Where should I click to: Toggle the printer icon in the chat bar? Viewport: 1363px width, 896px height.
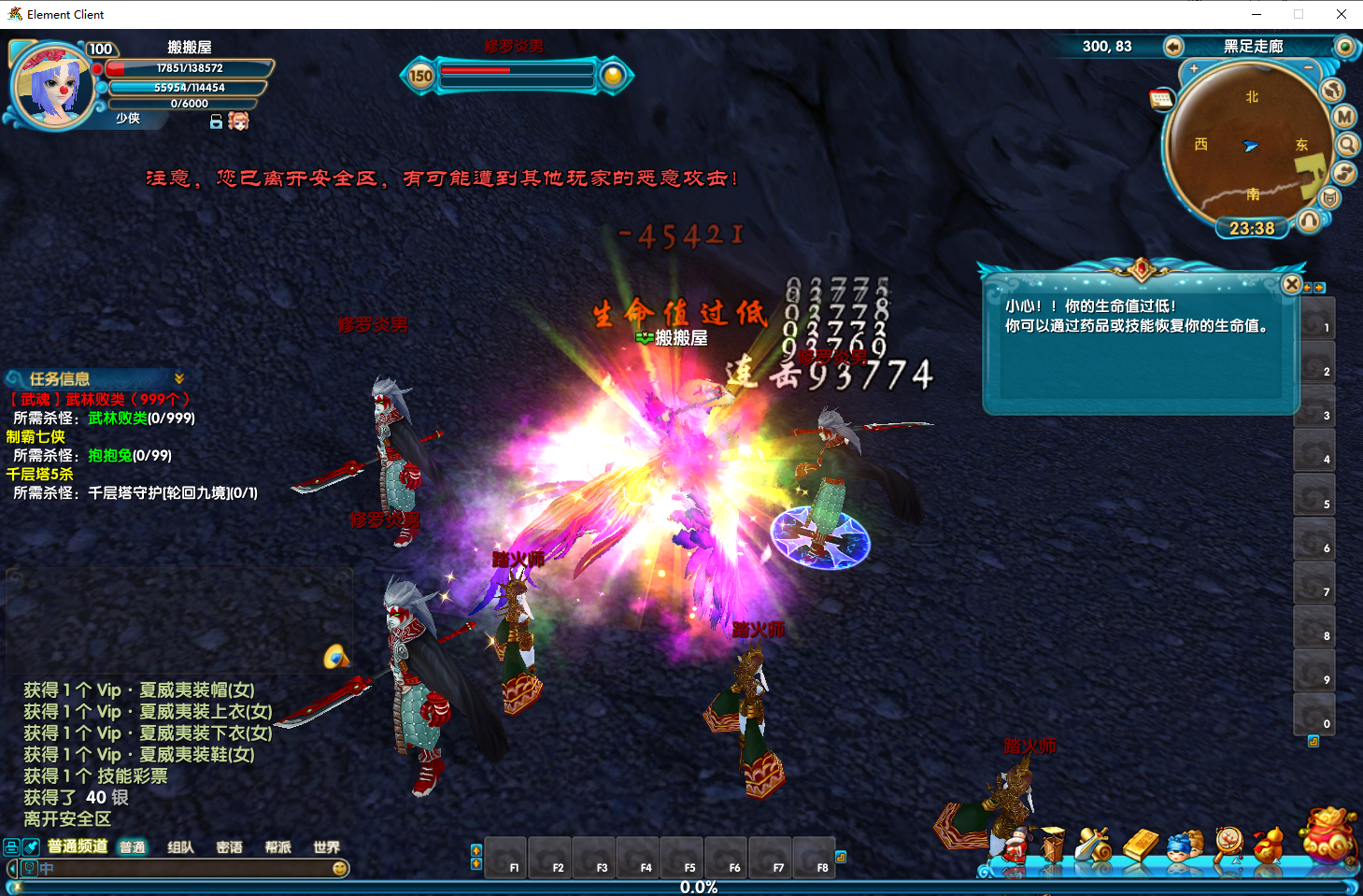(9, 846)
